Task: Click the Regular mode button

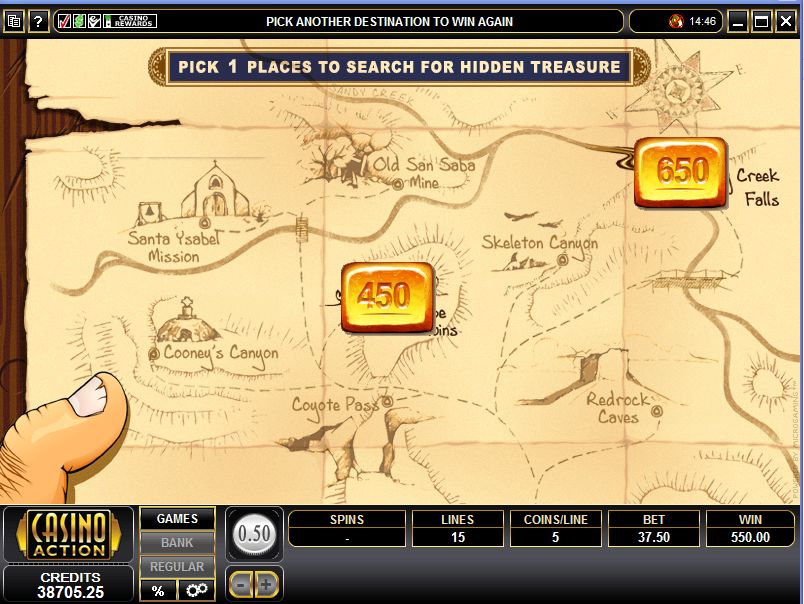Action: pos(177,567)
